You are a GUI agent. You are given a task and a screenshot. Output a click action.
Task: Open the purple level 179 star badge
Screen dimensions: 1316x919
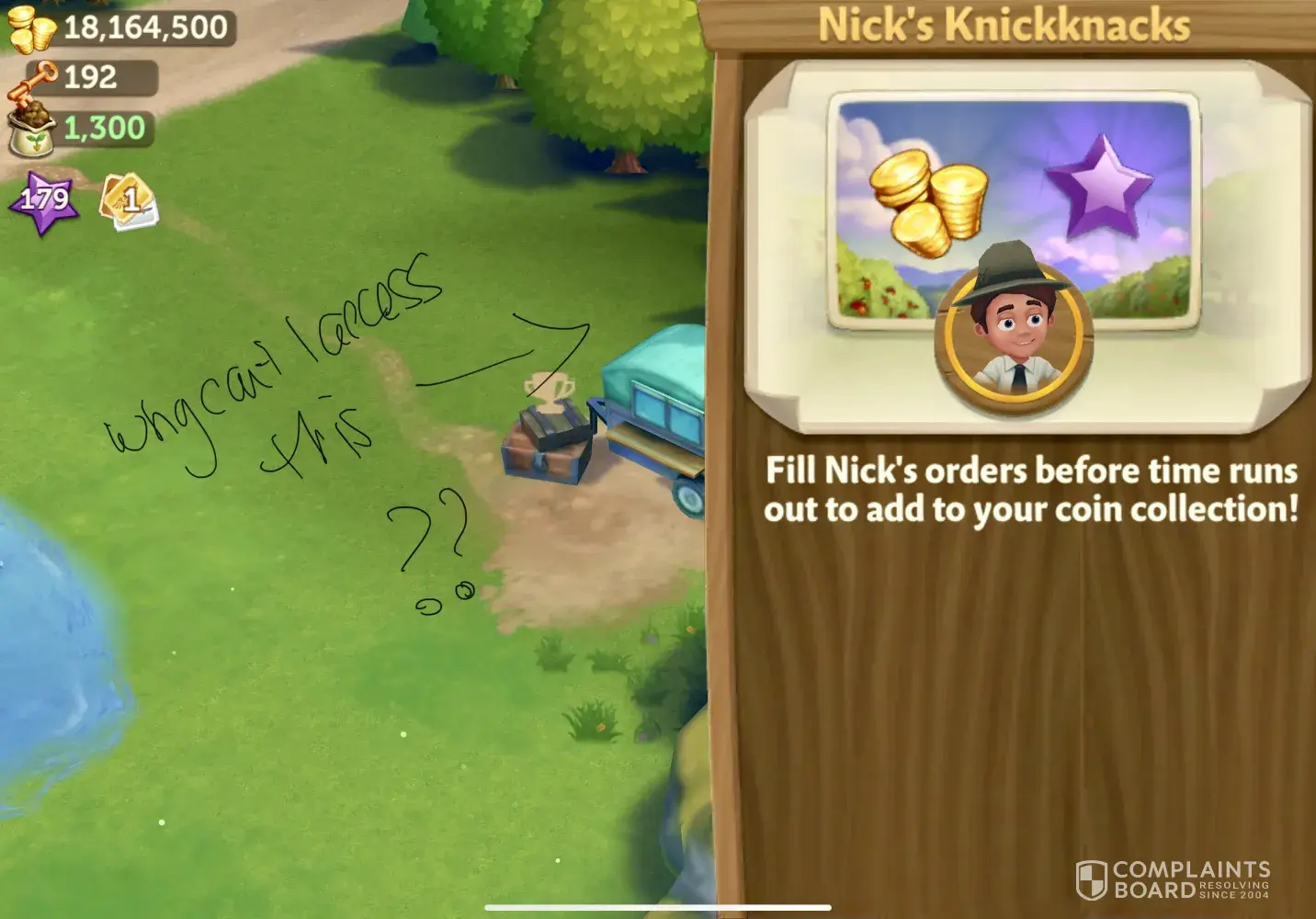tap(43, 199)
